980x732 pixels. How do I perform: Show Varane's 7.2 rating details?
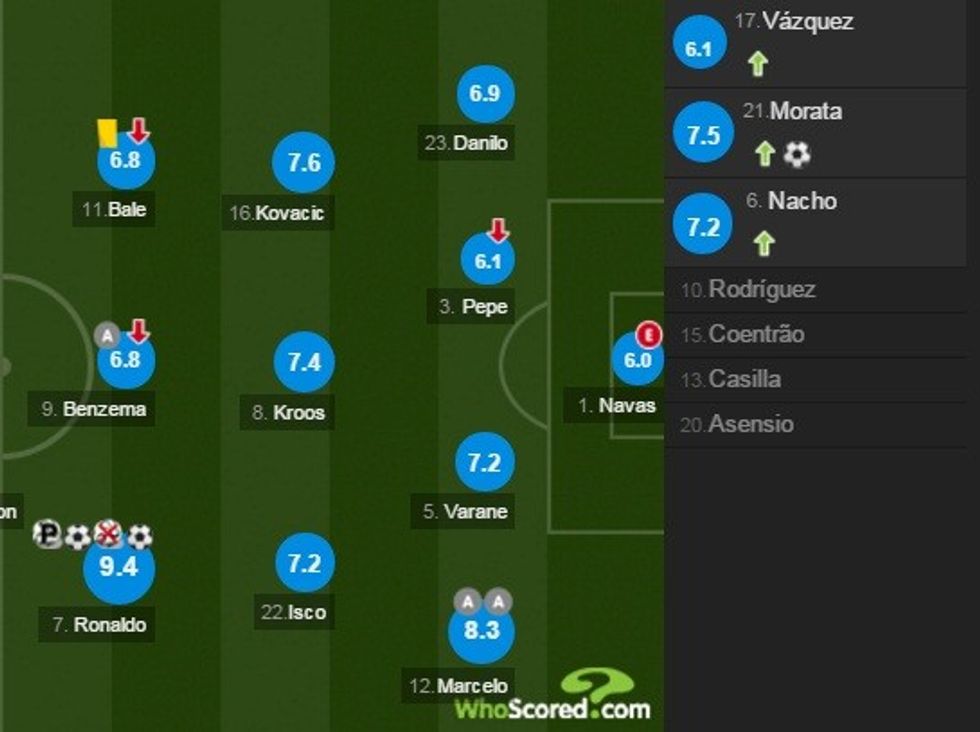pos(484,462)
